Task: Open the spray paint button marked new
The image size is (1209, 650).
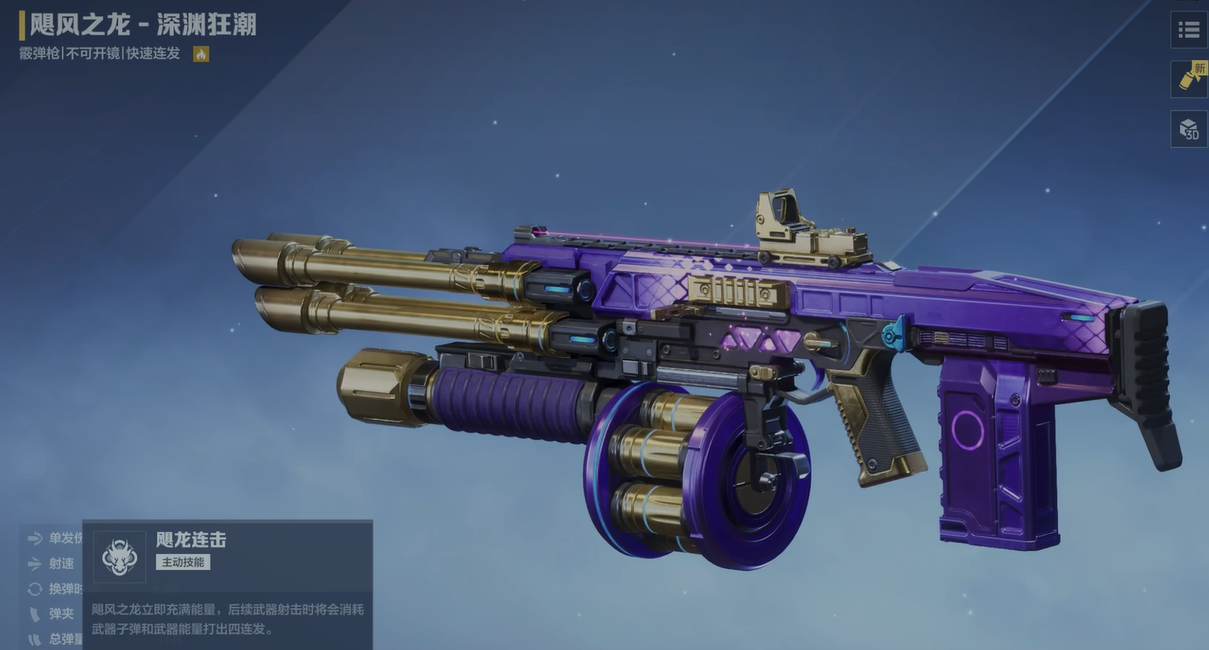Action: (1188, 79)
